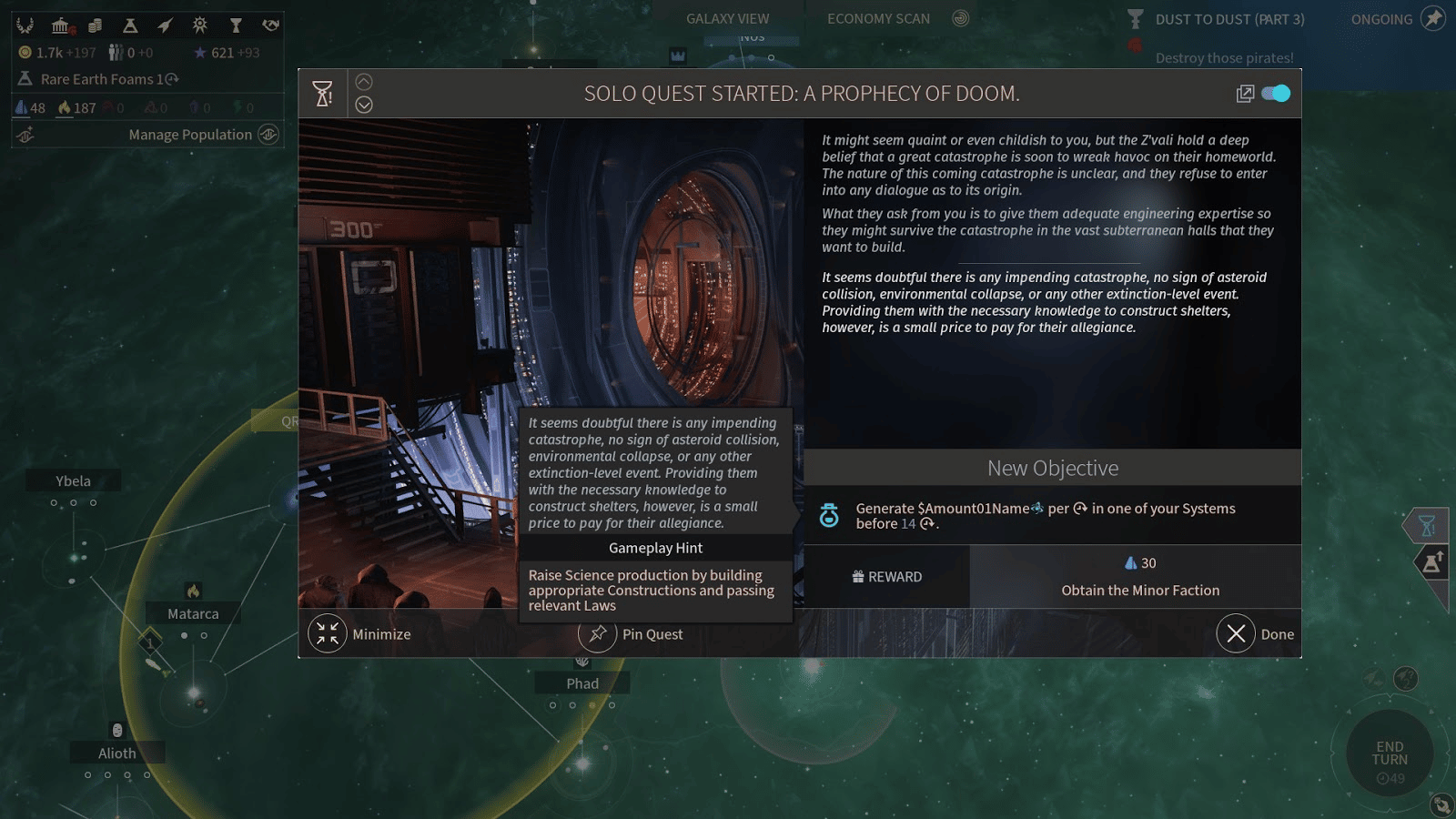
Task: Select the Dust to Dust quest tracker
Action: pyautogui.click(x=1228, y=19)
